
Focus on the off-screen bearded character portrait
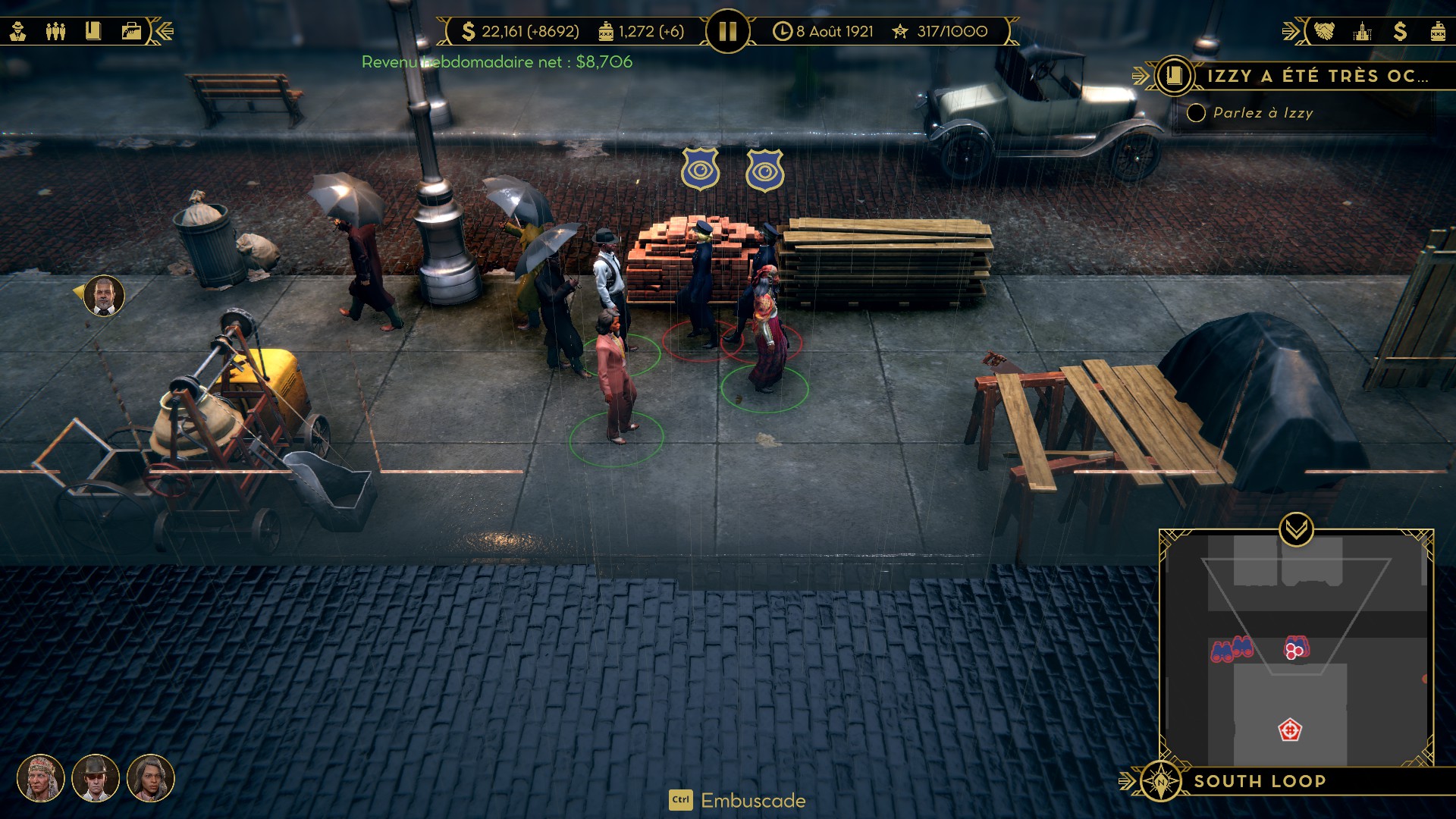(104, 295)
